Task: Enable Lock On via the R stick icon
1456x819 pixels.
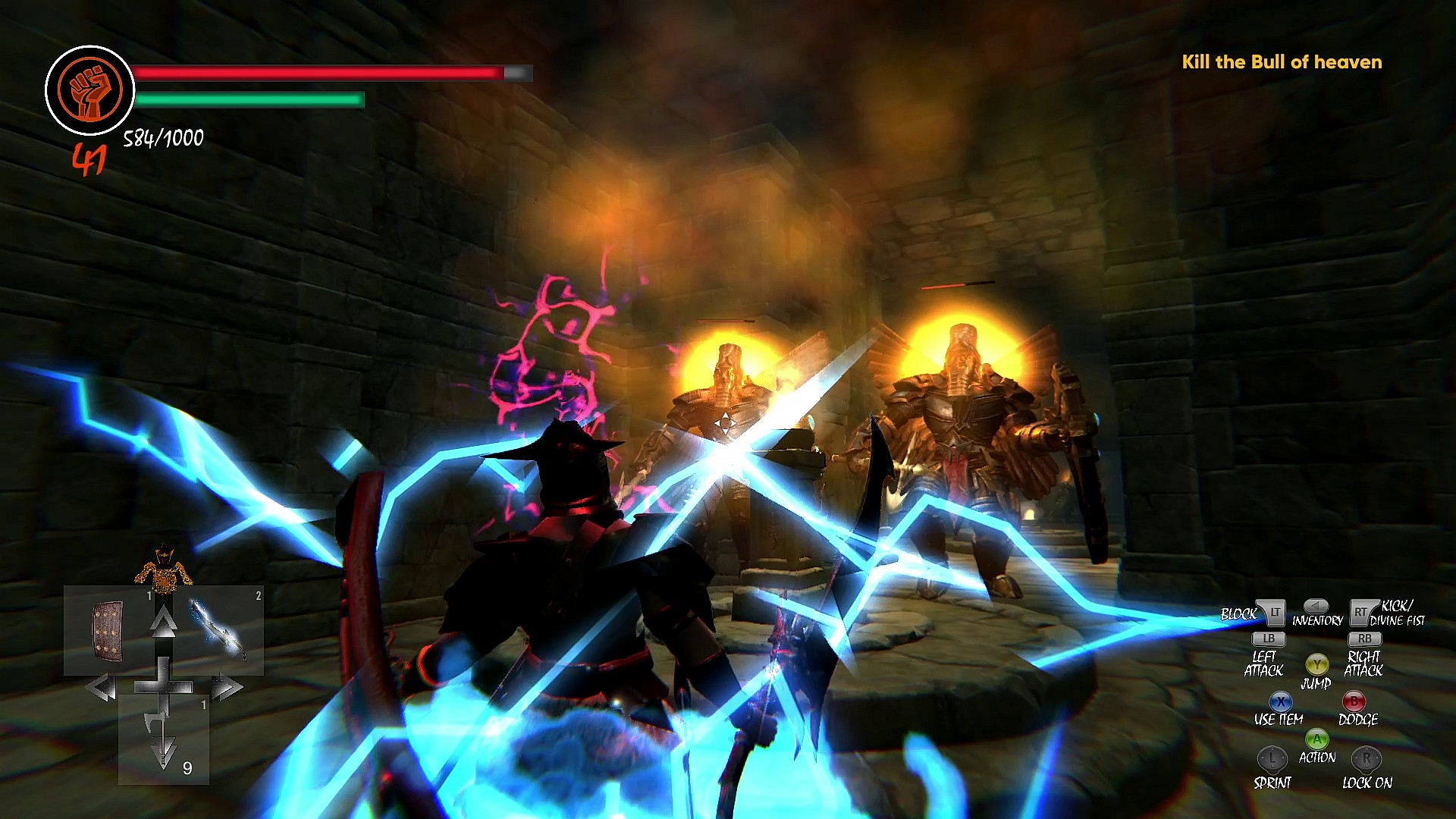Action: pos(1367,760)
